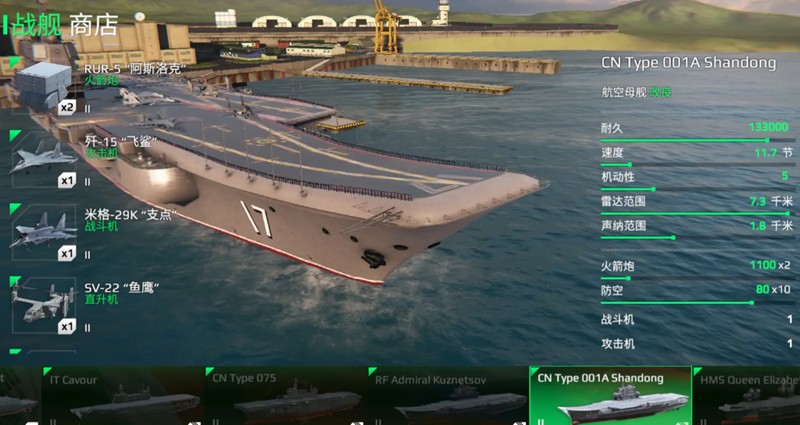800x425 pixels.
Task: Choose the J-15 Flying Shark attack aircraft
Action: point(44,158)
